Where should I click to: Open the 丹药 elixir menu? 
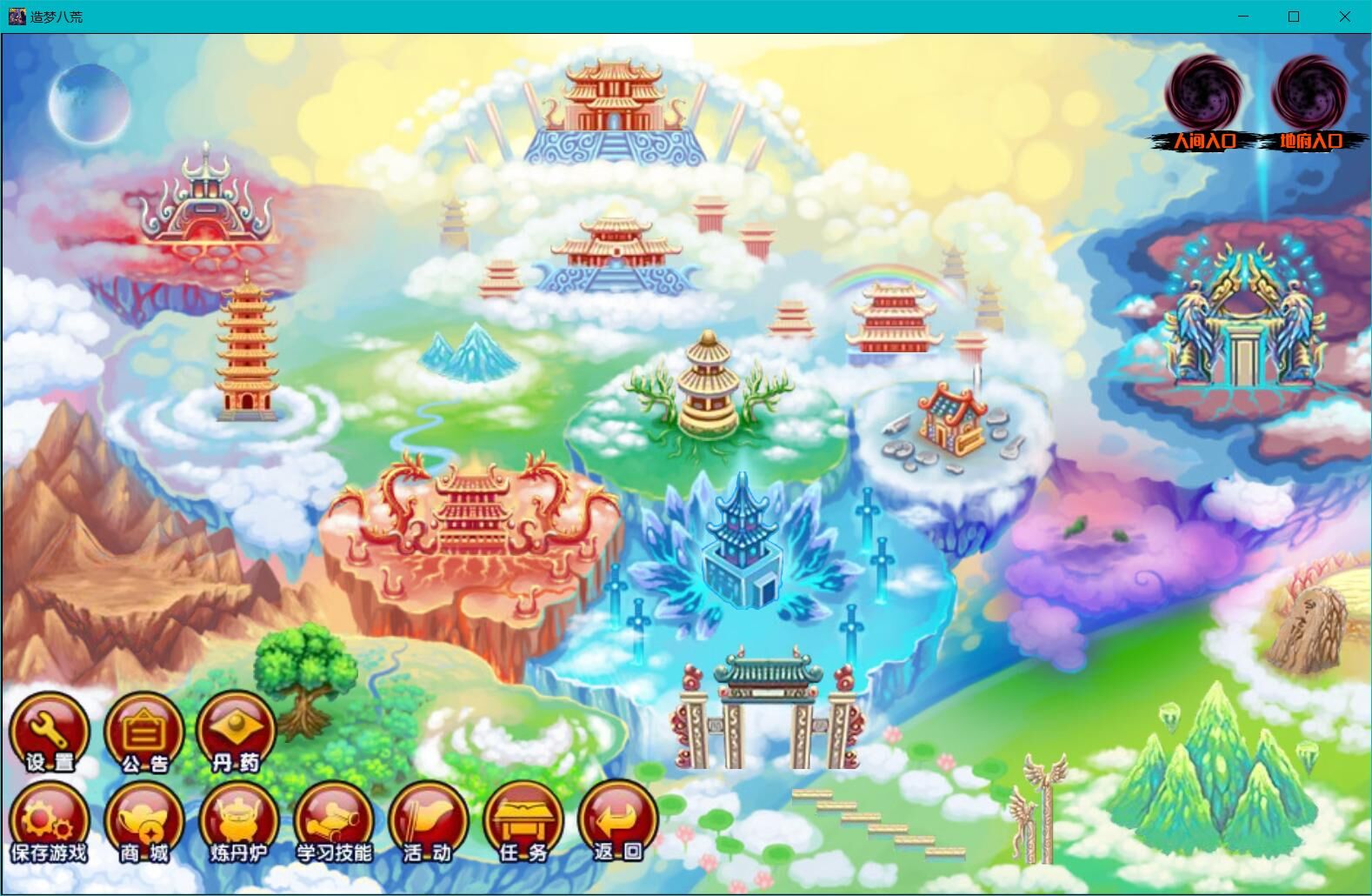pyautogui.click(x=236, y=732)
